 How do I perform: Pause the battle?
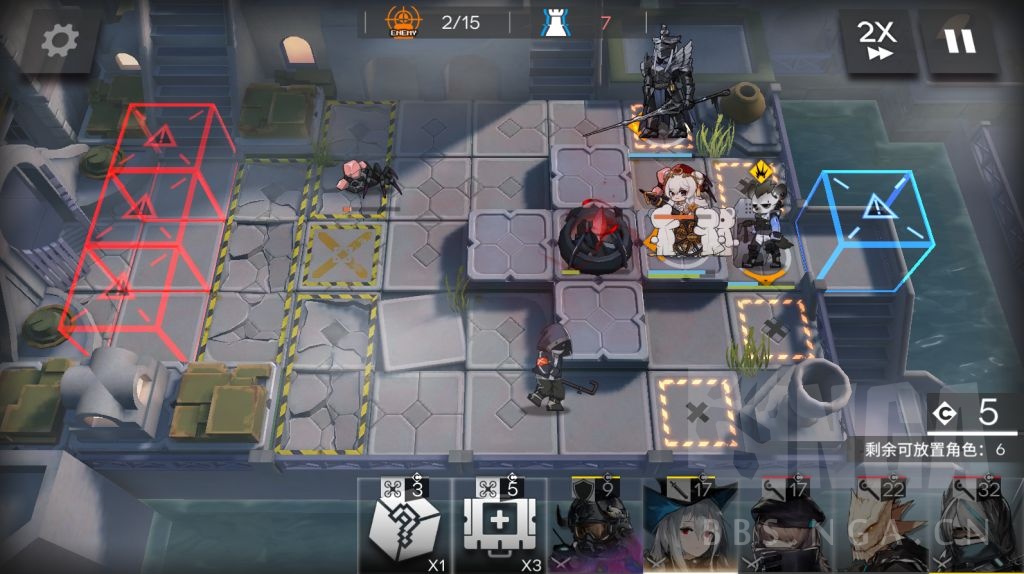coord(961,42)
